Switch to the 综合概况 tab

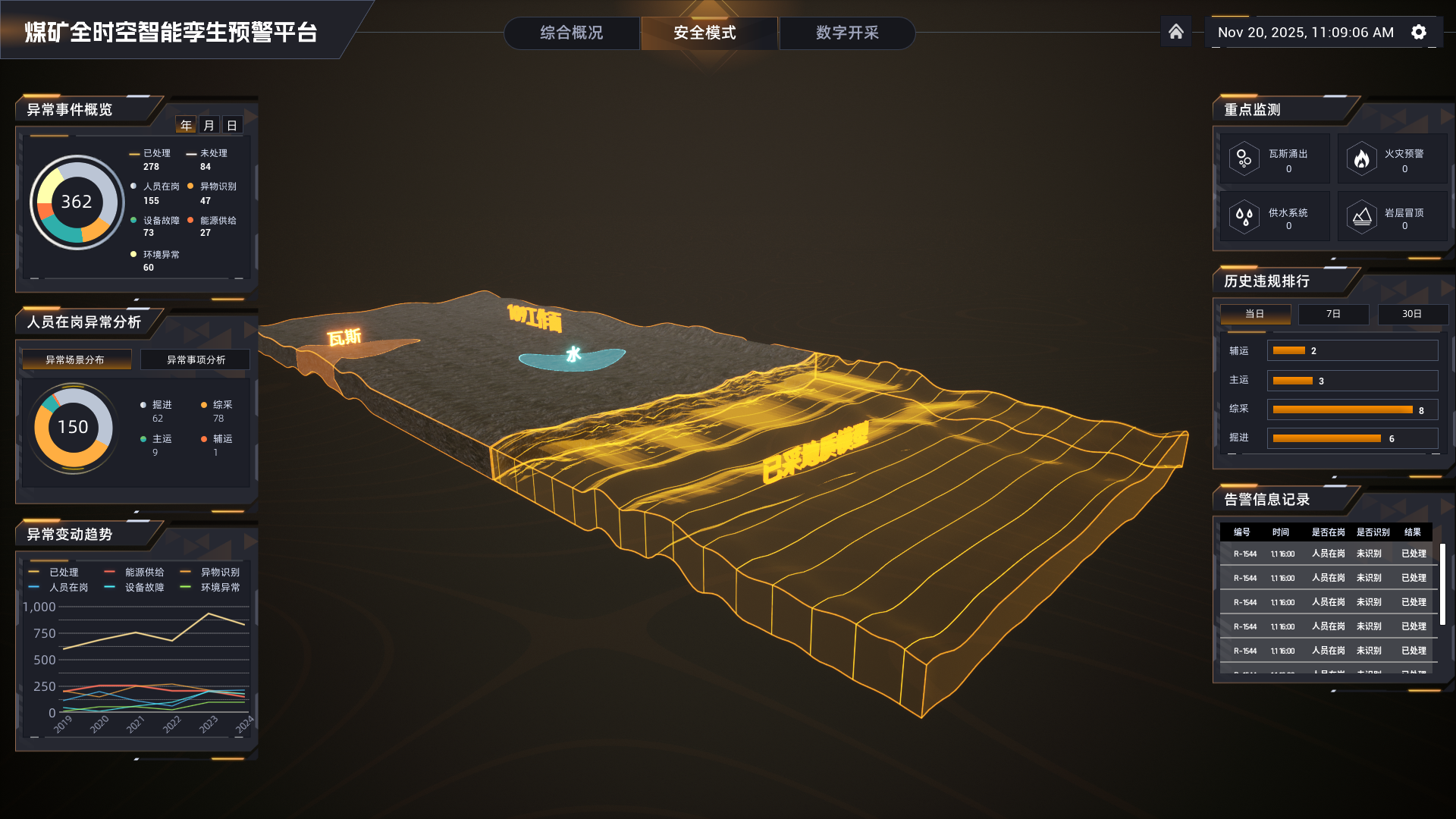click(x=572, y=33)
